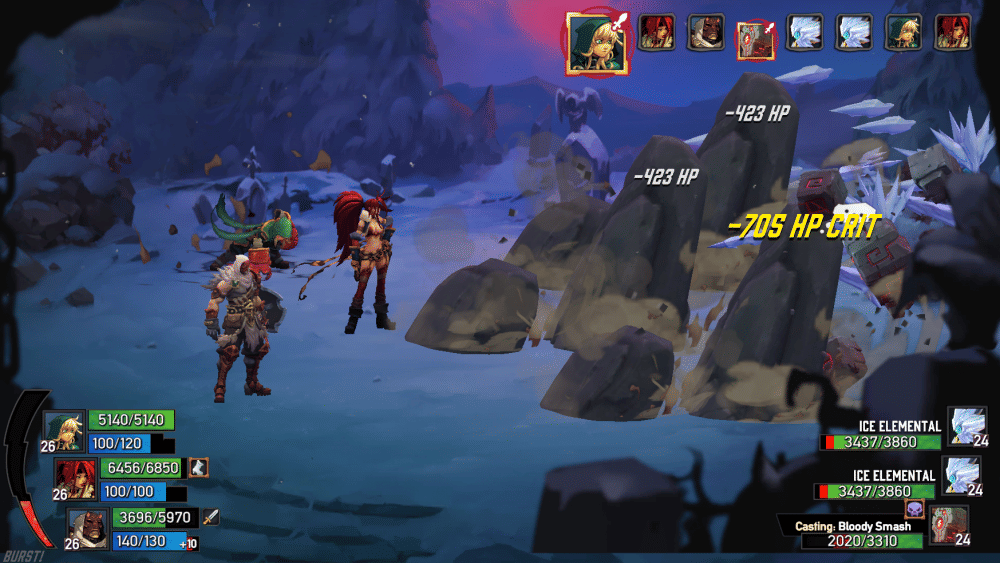Select the stone golem portrait in turn order
This screenshot has height=563, width=1000.
click(754, 39)
